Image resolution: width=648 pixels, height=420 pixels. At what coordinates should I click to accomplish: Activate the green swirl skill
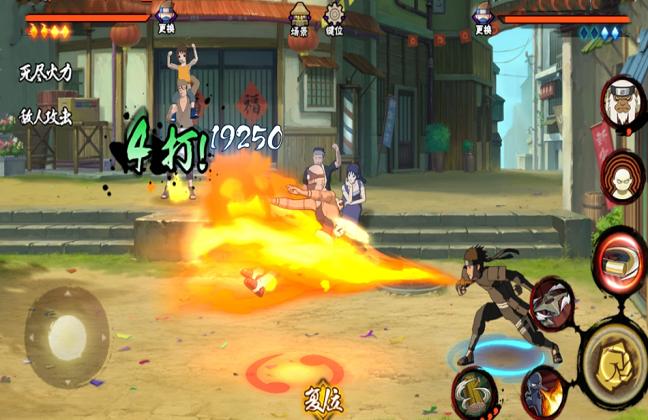tap(473, 392)
